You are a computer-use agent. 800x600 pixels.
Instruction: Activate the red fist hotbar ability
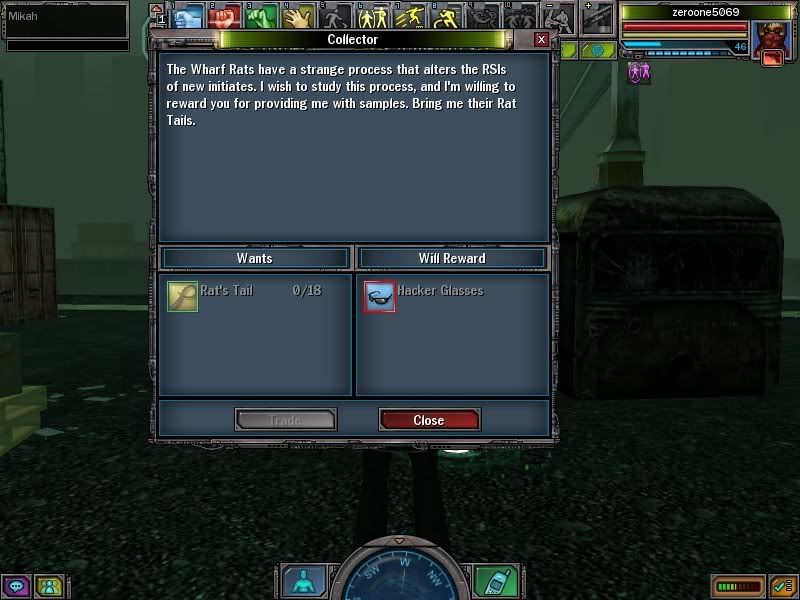click(221, 17)
